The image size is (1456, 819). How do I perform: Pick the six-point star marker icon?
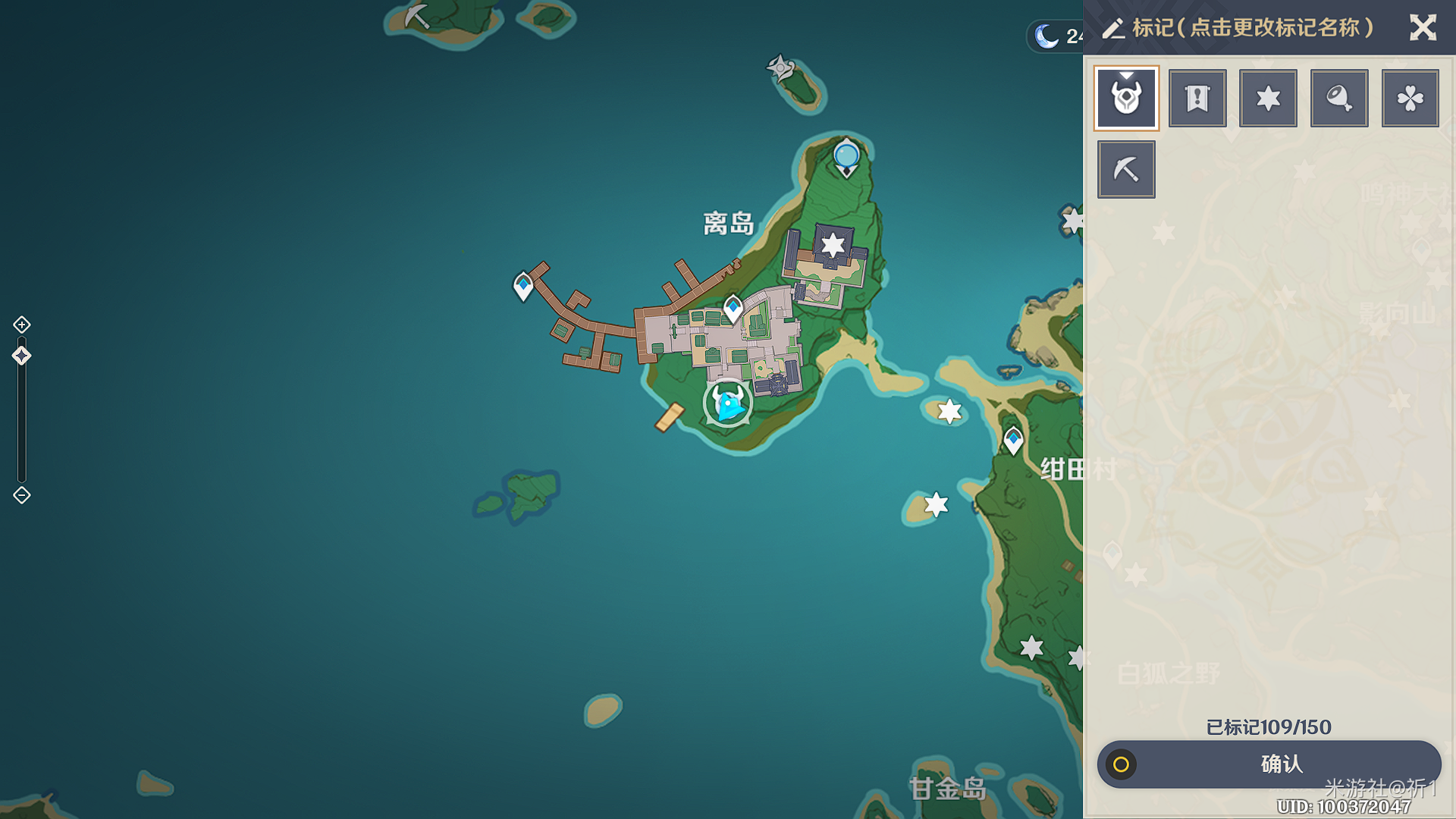pos(1268,99)
